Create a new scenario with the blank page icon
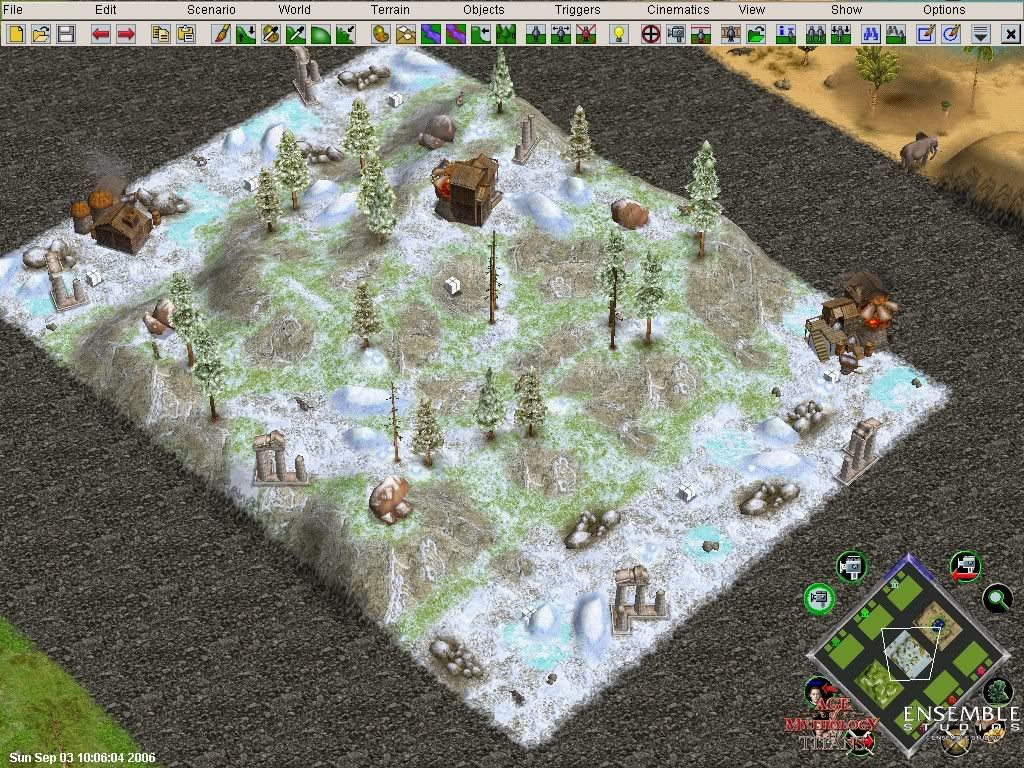Image resolution: width=1024 pixels, height=768 pixels. coord(16,34)
